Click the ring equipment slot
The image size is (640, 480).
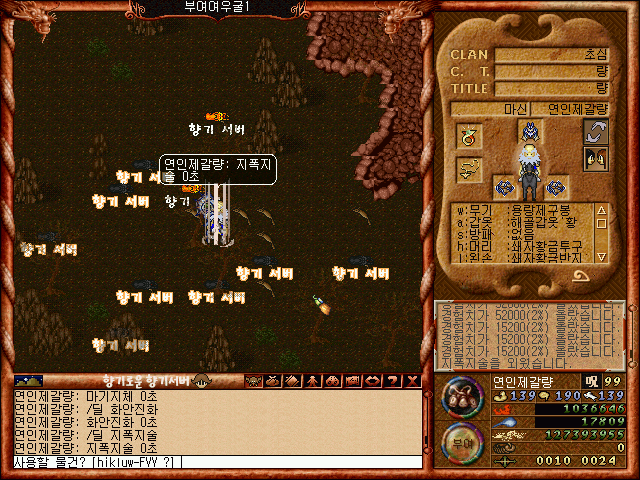tap(469, 135)
